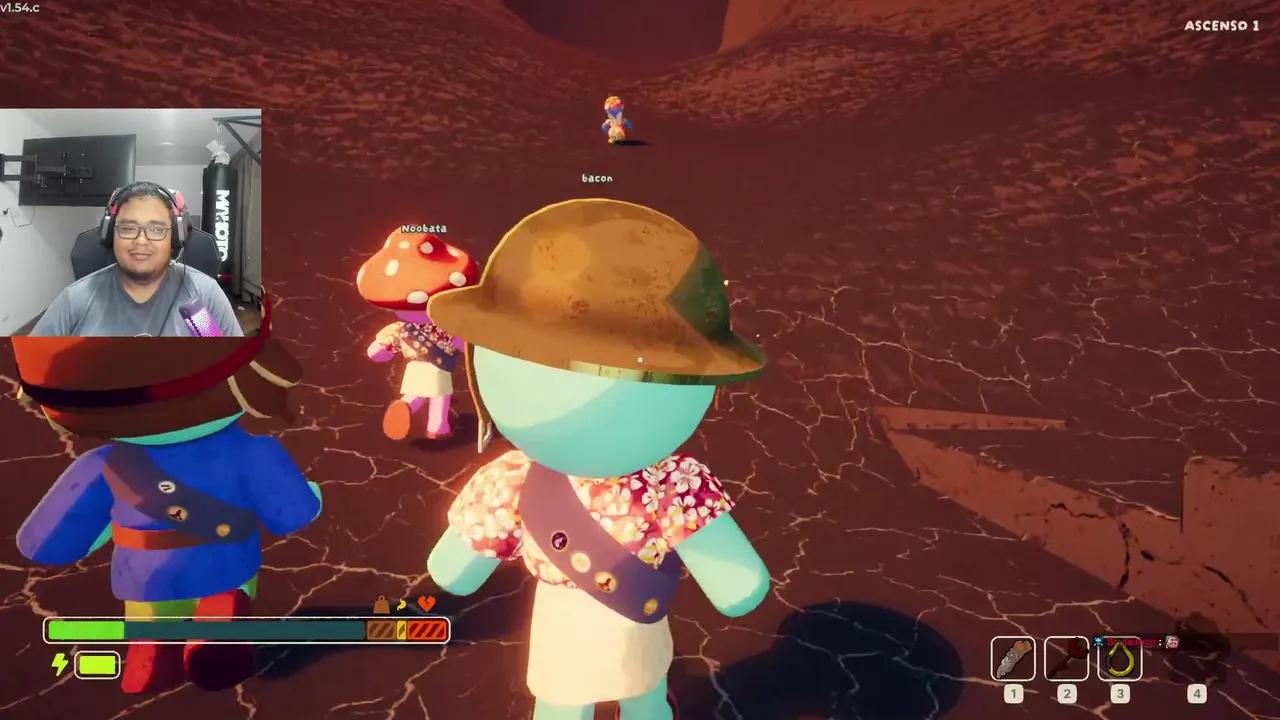Click the weight status icon
Viewport: 1280px width, 720px height.
pos(381,604)
